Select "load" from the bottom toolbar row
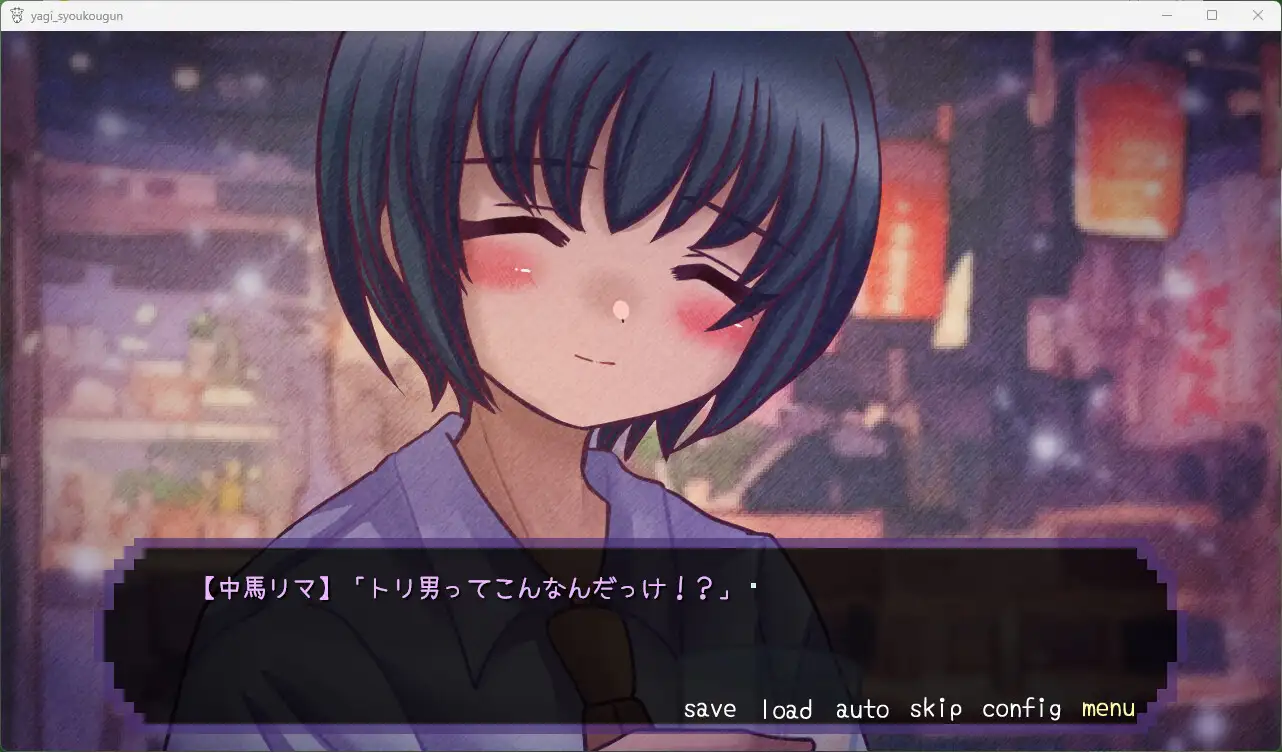The height and width of the screenshot is (752, 1282). [x=787, y=708]
